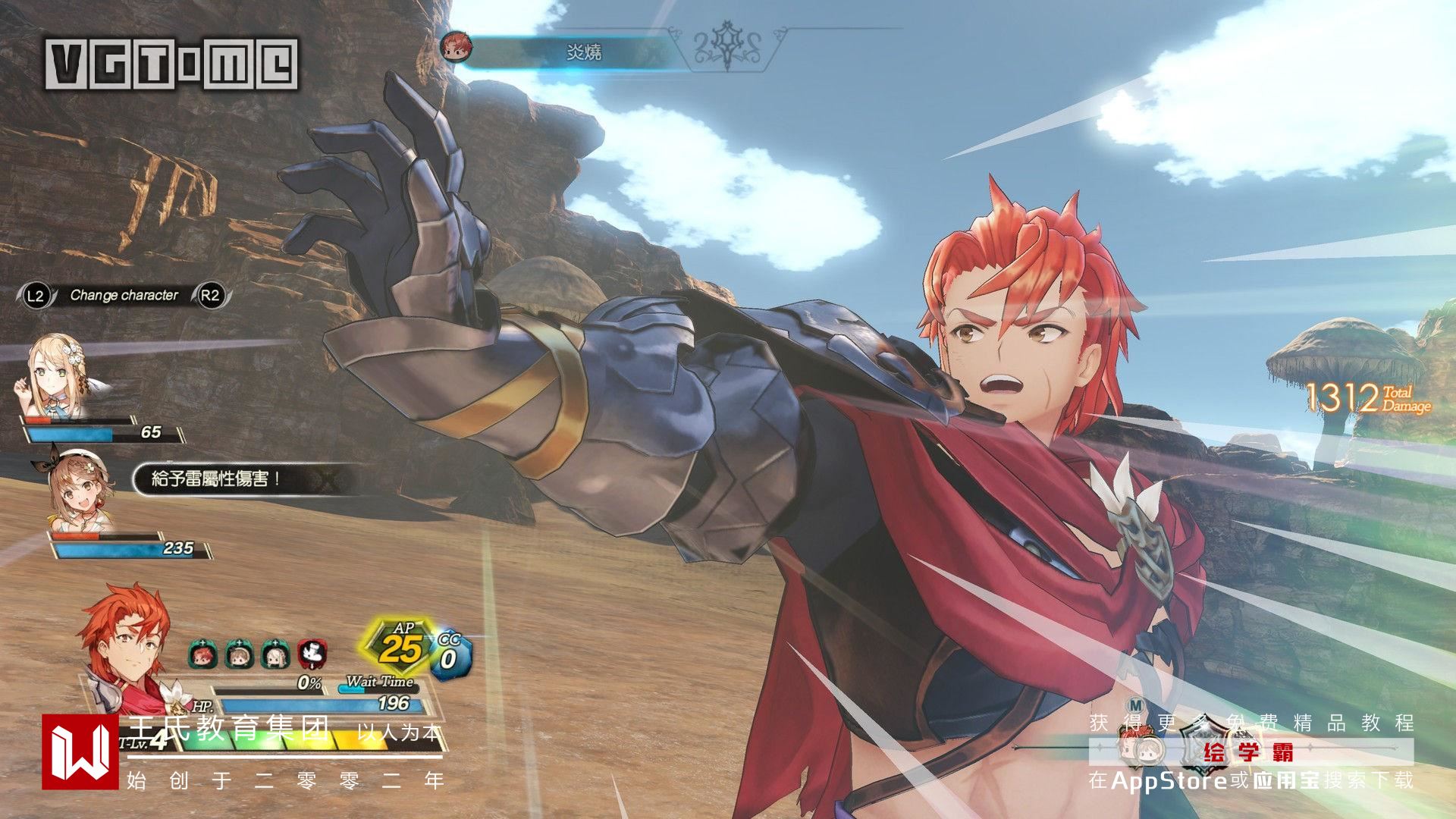
Task: Click the blue CC crystal counter
Action: [450, 654]
